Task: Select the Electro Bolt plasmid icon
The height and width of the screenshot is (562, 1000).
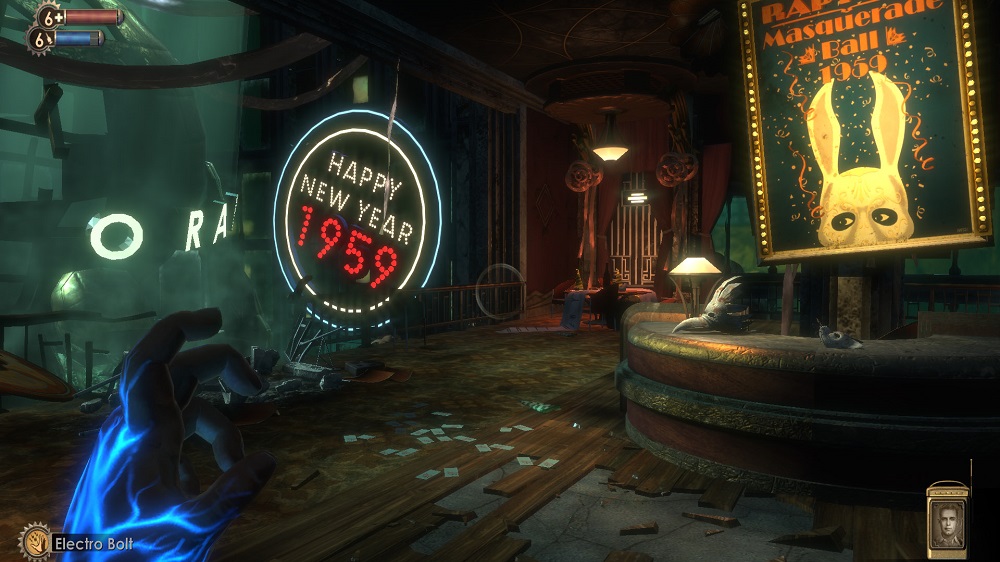Action: click(x=34, y=542)
